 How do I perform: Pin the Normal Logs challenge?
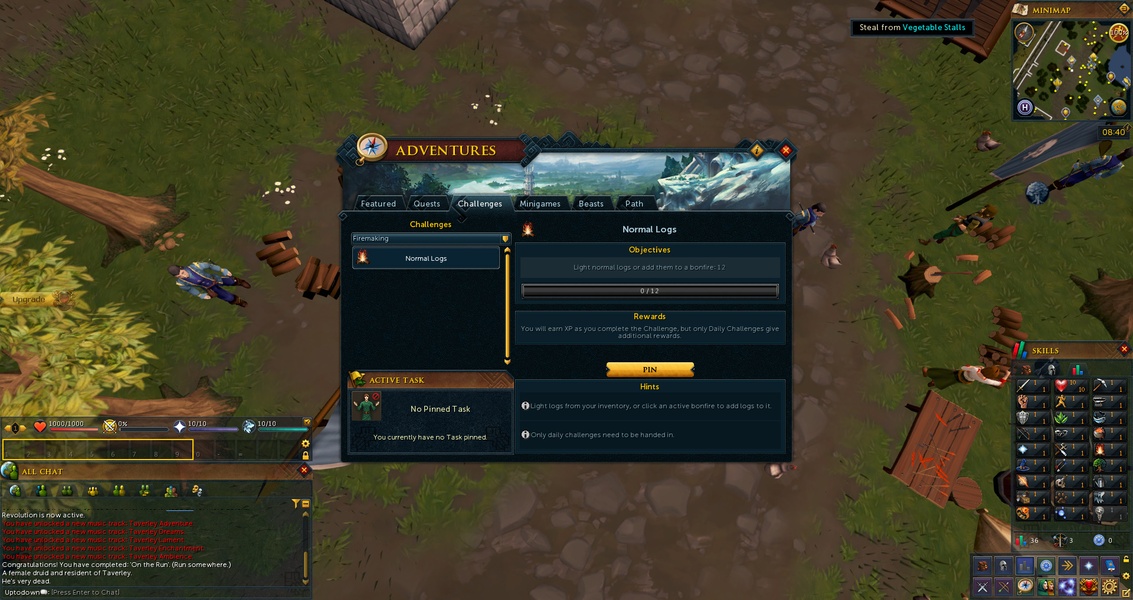pyautogui.click(x=650, y=369)
